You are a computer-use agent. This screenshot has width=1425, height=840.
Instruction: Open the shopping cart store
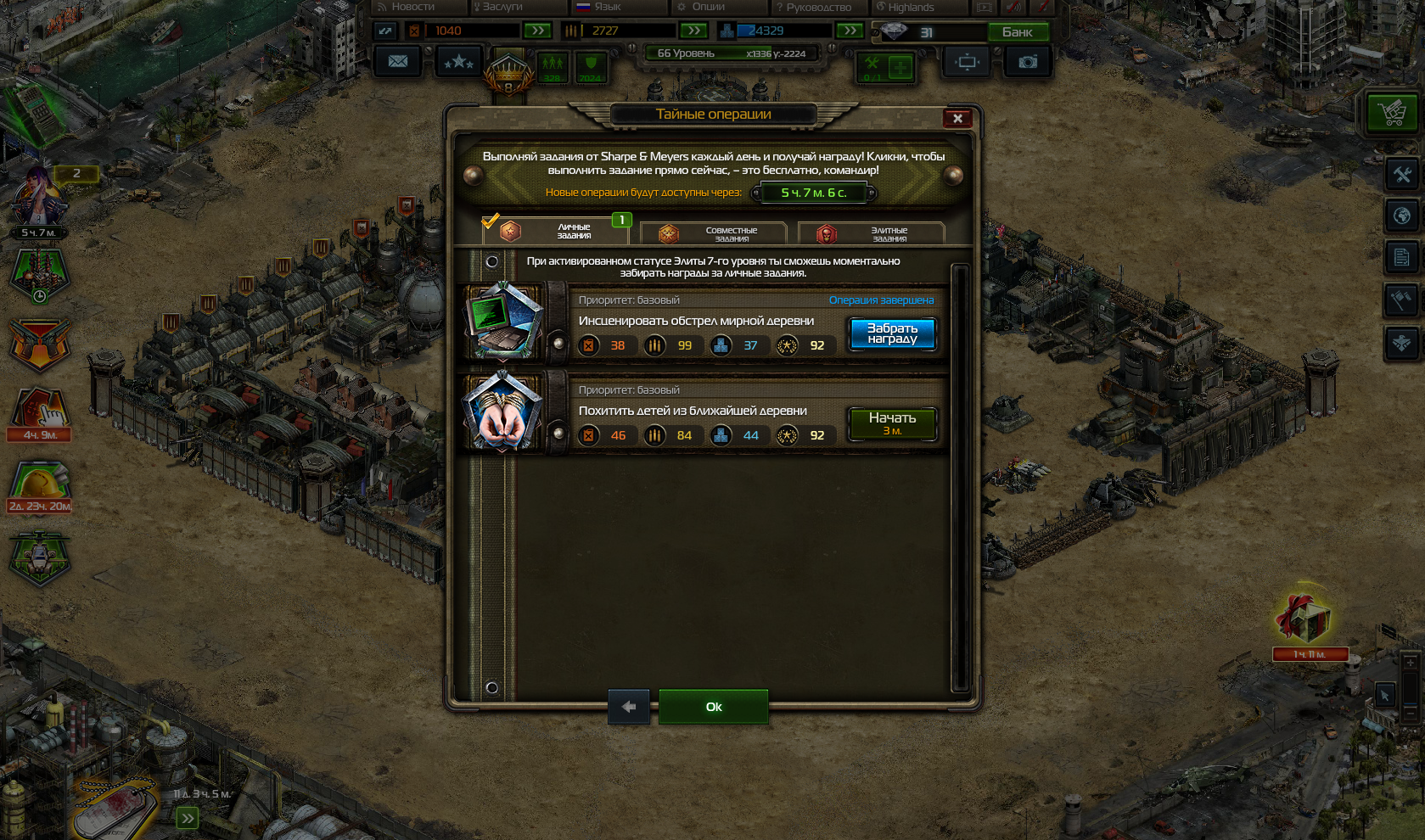click(1392, 113)
